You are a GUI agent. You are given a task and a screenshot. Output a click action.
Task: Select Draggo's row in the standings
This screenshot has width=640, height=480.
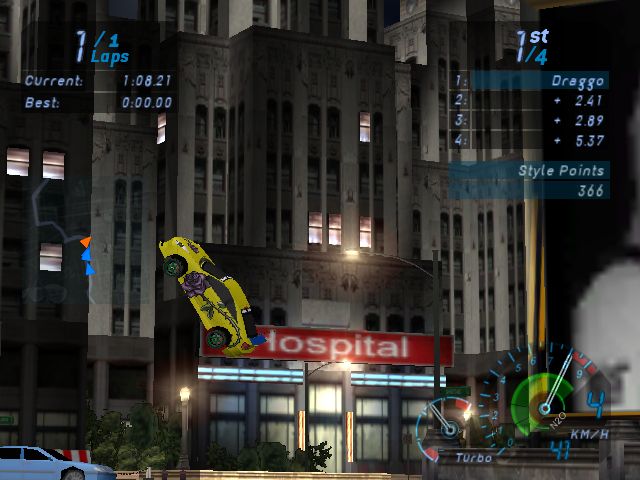[x=528, y=79]
